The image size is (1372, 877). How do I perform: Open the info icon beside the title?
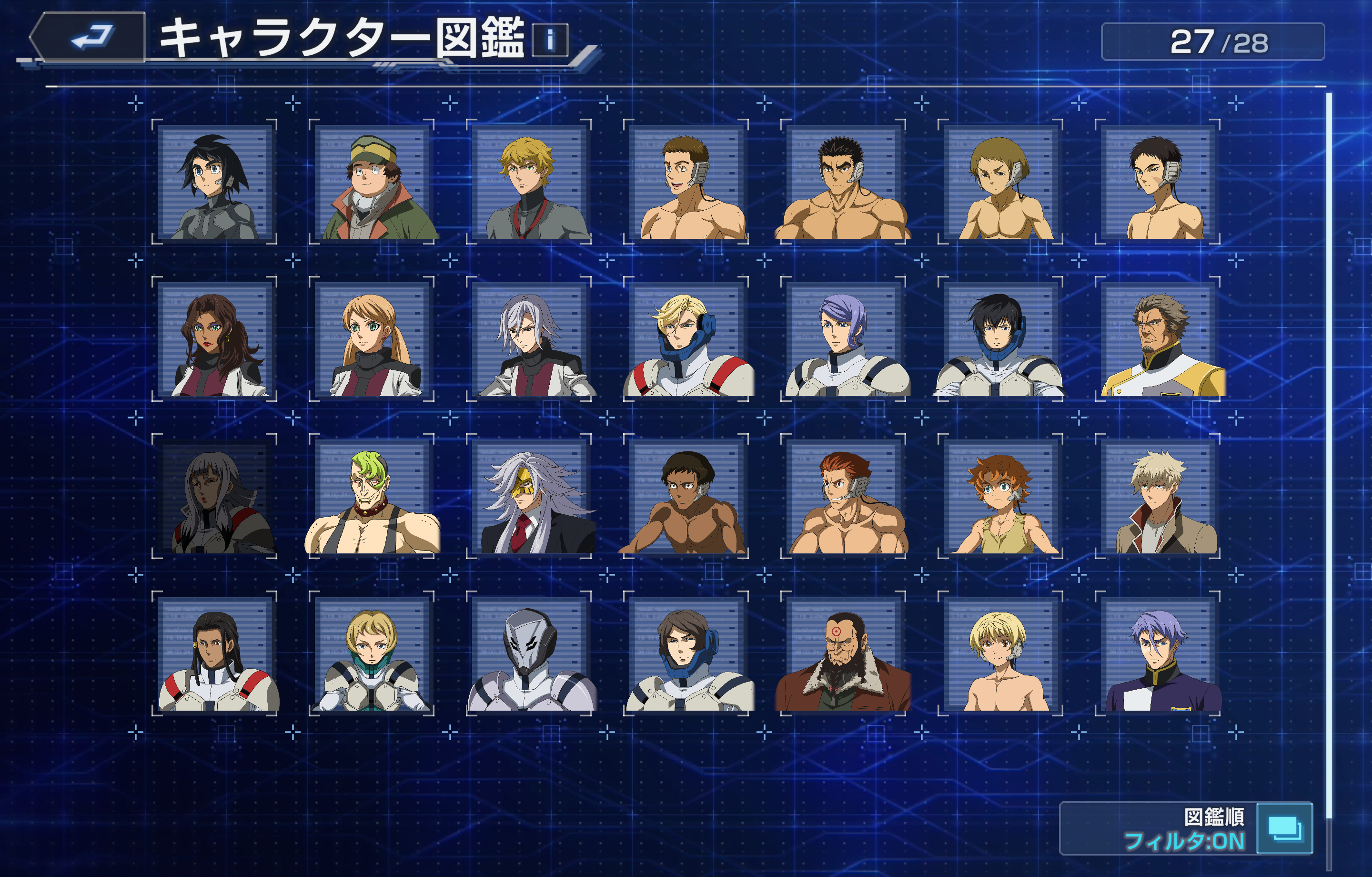(550, 40)
